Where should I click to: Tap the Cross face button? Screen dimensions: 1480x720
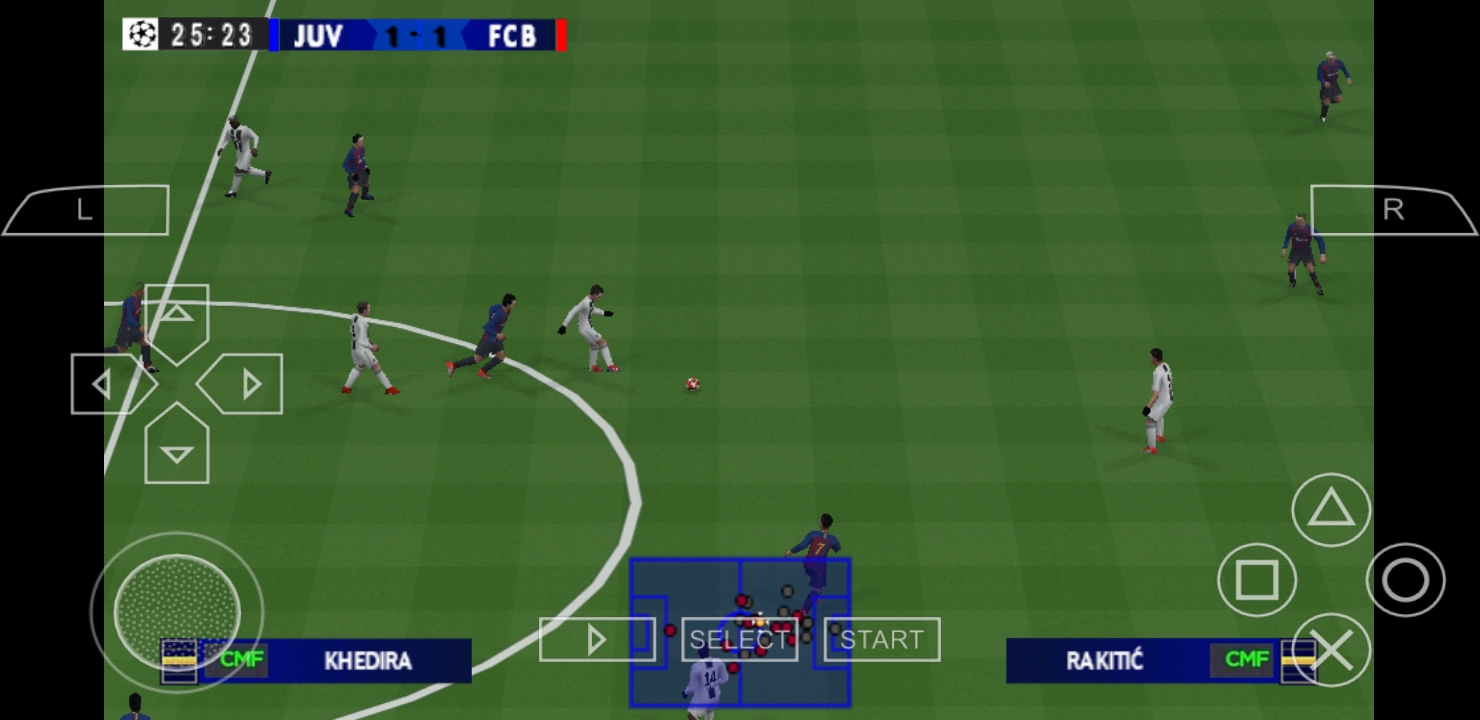(x=1333, y=650)
